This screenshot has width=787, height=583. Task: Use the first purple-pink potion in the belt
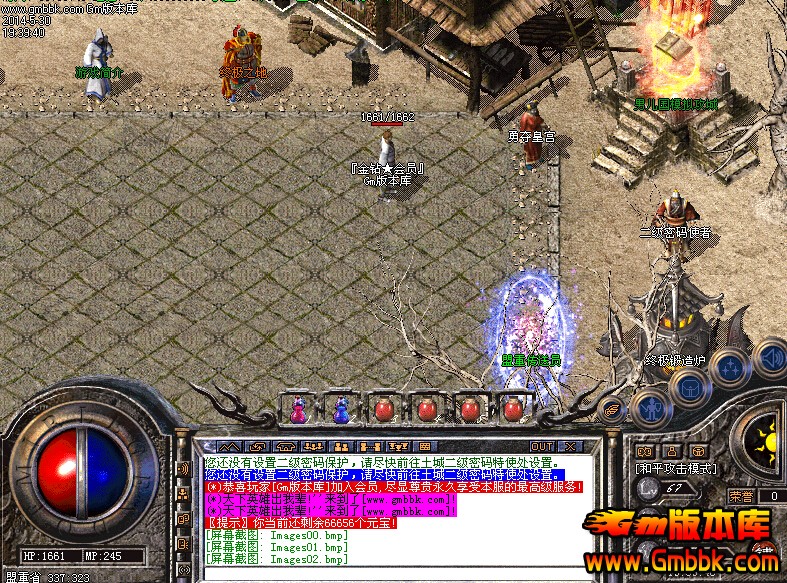coord(298,408)
